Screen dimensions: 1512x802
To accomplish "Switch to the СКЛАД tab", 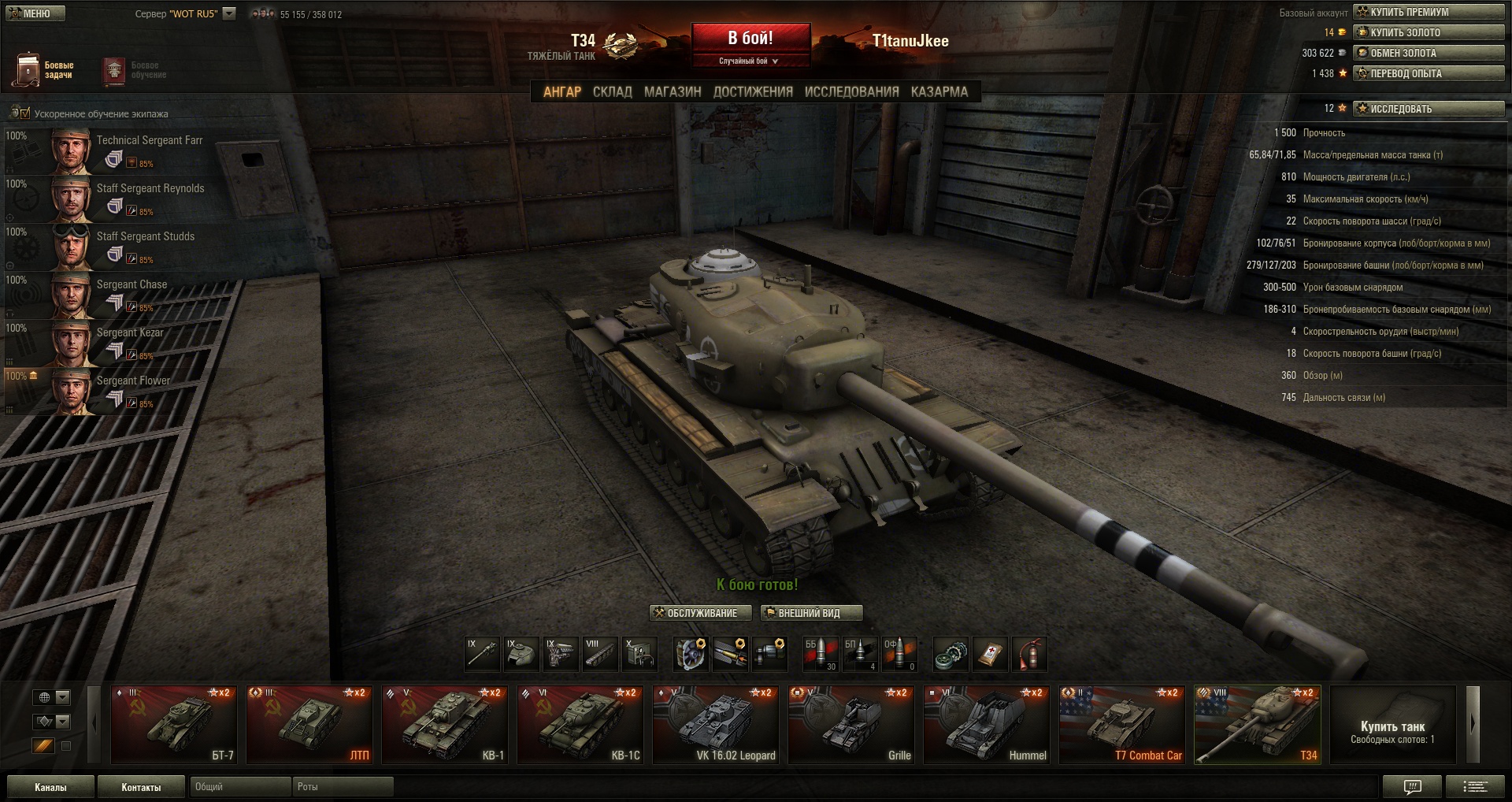I will point(612,92).
